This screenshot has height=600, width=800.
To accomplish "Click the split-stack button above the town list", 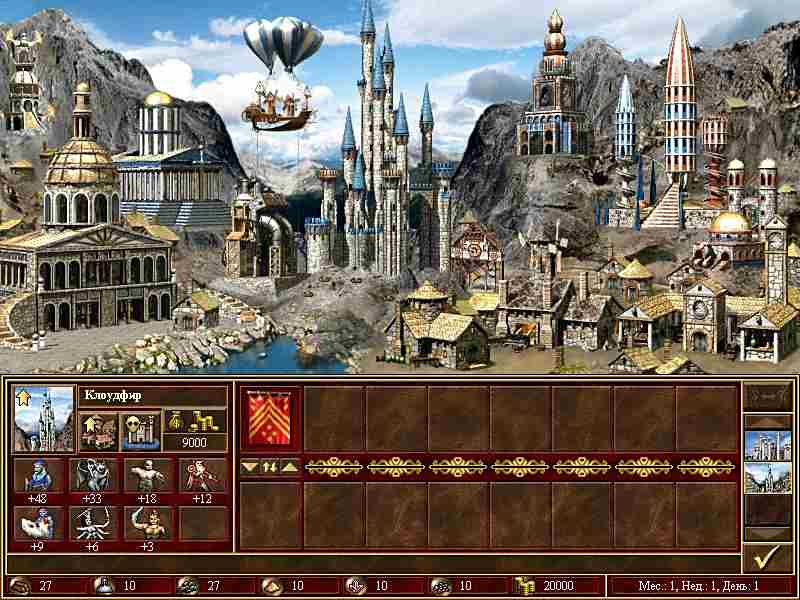I will pyautogui.click(x=766, y=399).
